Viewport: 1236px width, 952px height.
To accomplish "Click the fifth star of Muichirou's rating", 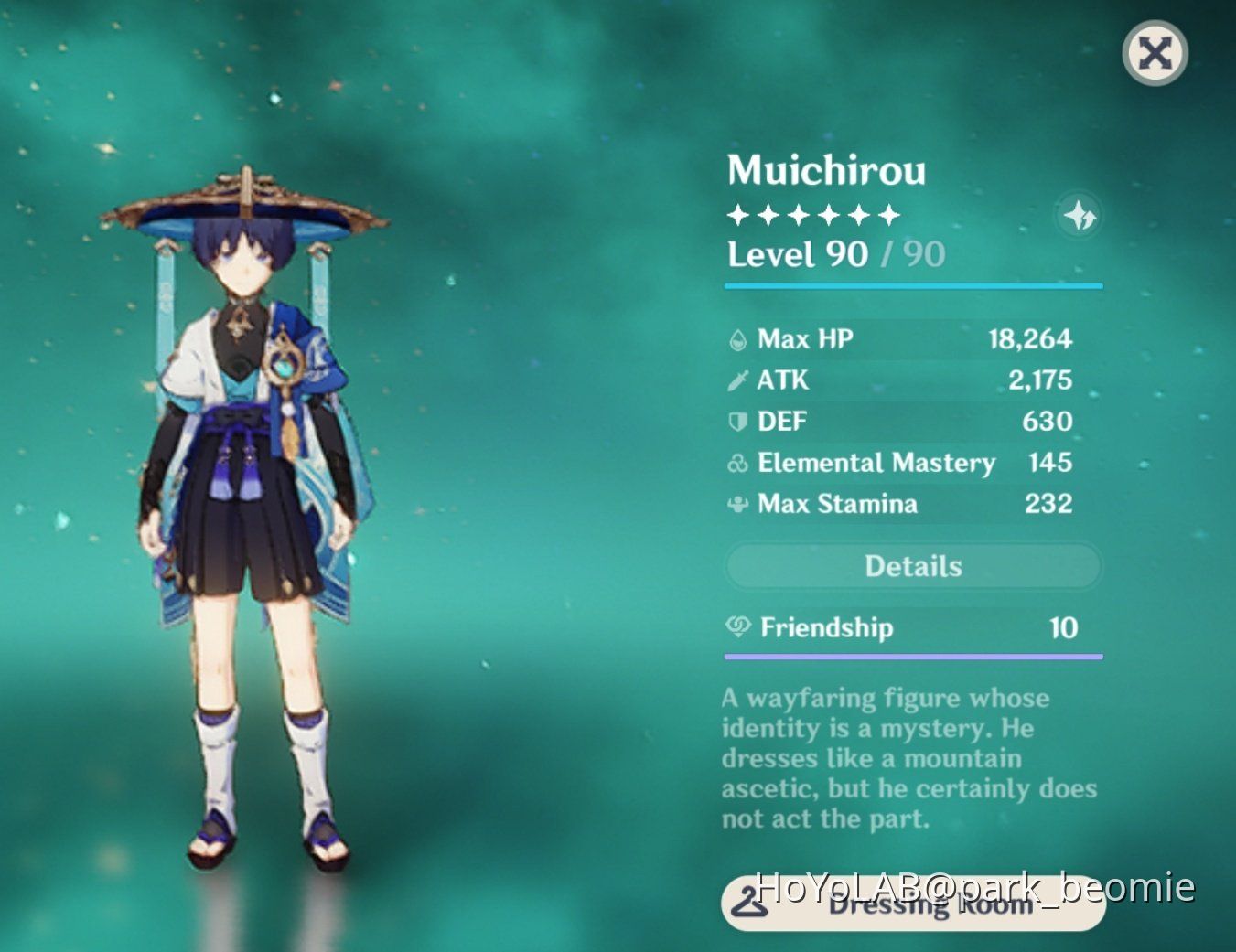I will pyautogui.click(x=860, y=214).
